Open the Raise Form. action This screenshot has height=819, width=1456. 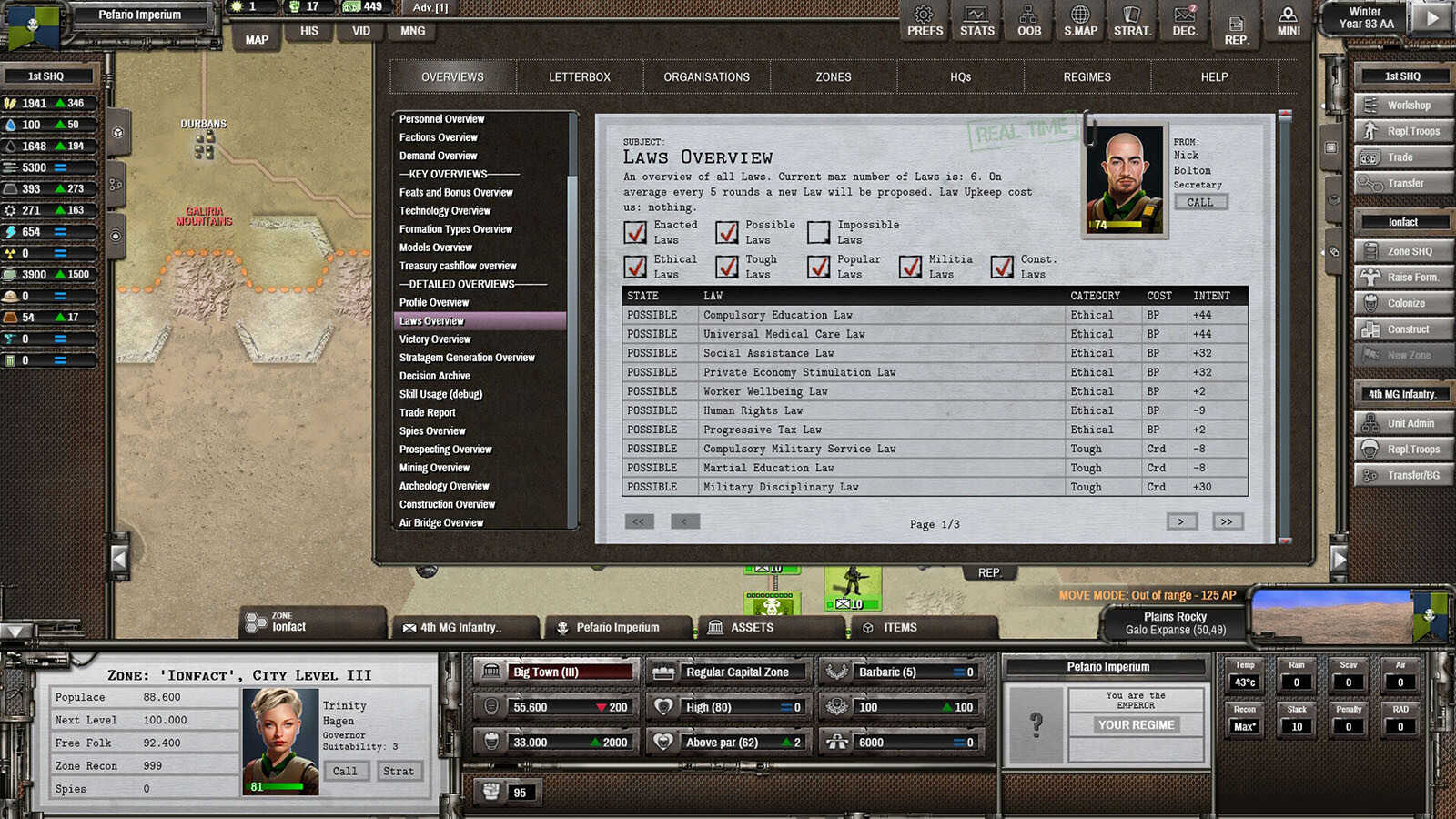(x=1402, y=278)
